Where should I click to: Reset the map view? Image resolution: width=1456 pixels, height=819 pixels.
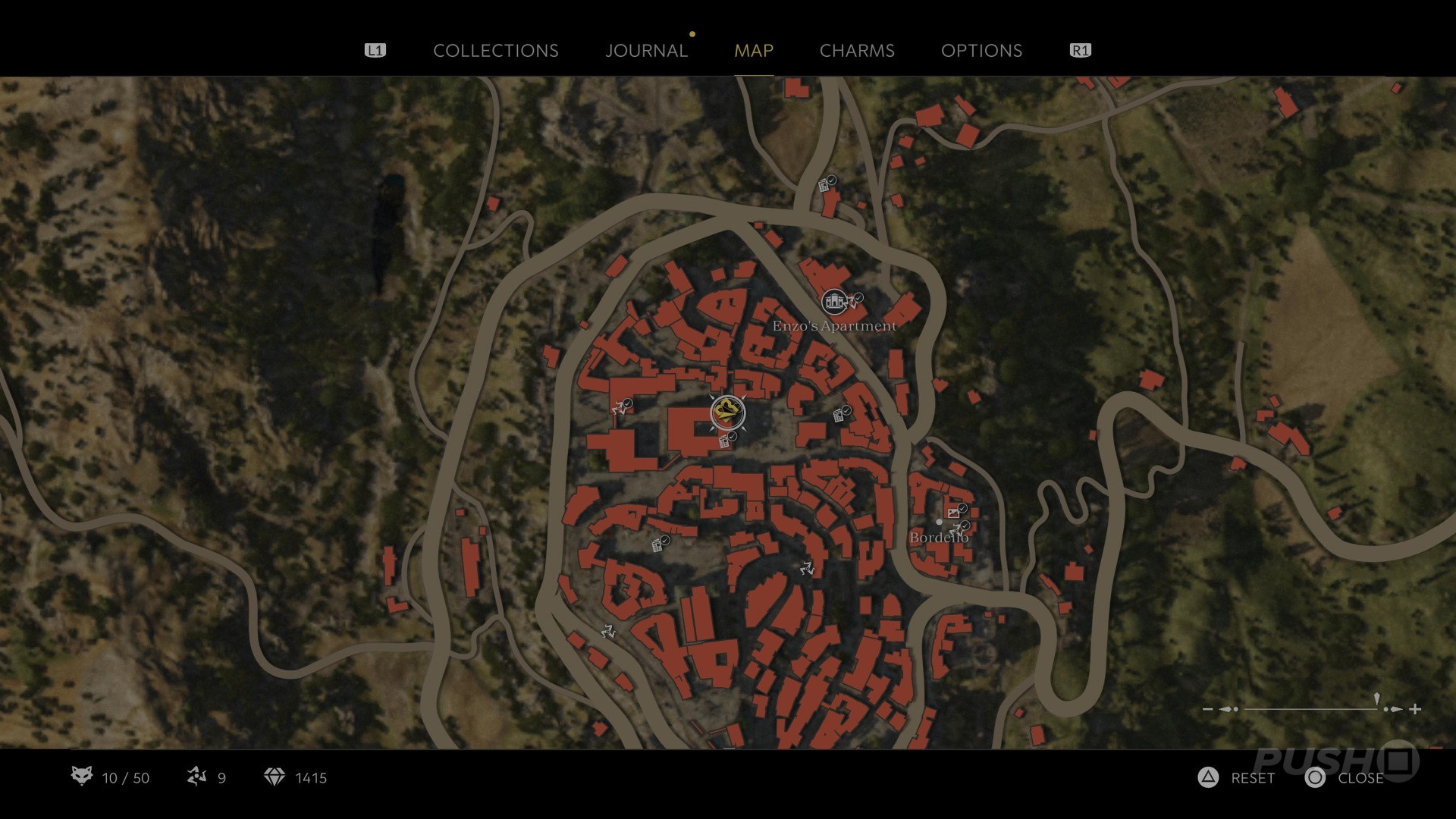1237,778
